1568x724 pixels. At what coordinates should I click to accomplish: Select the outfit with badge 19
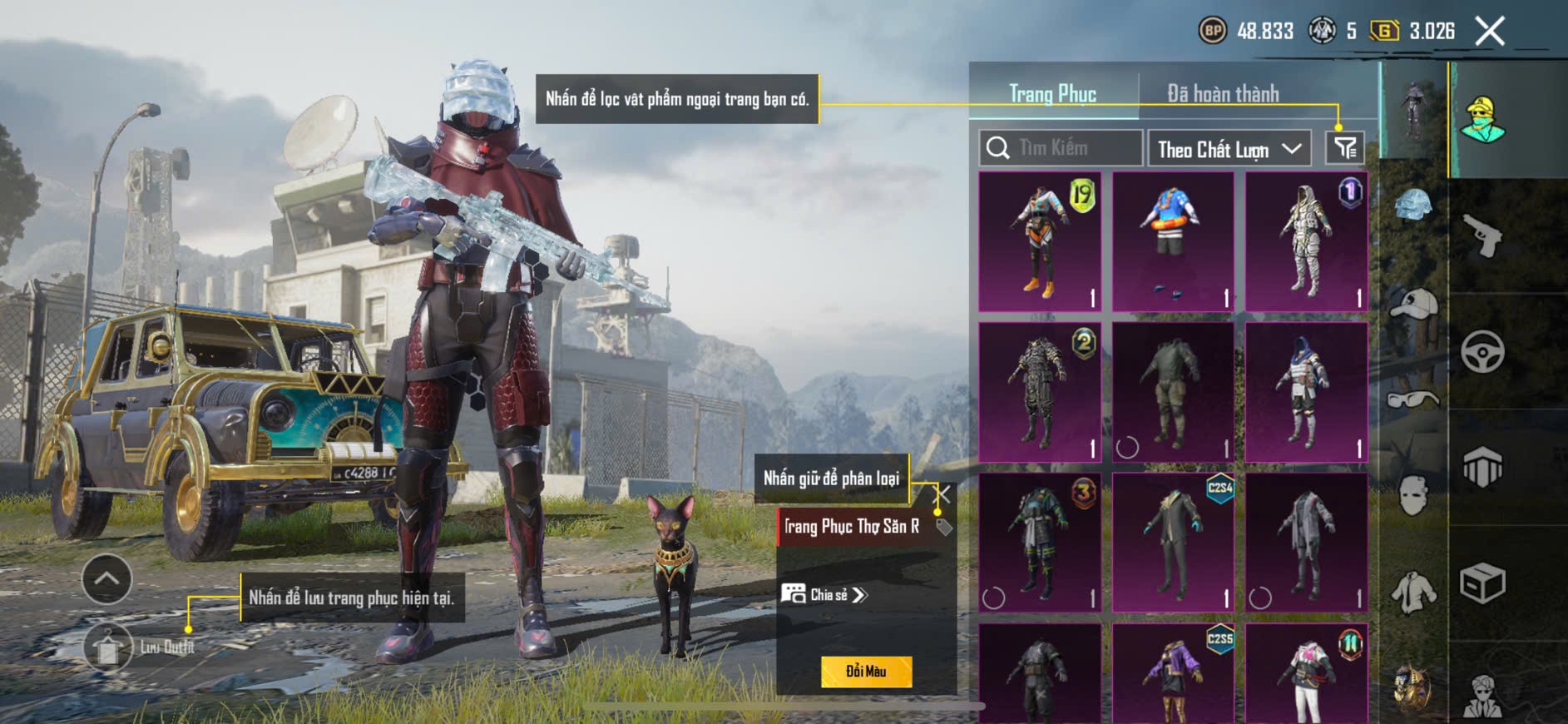point(1040,241)
